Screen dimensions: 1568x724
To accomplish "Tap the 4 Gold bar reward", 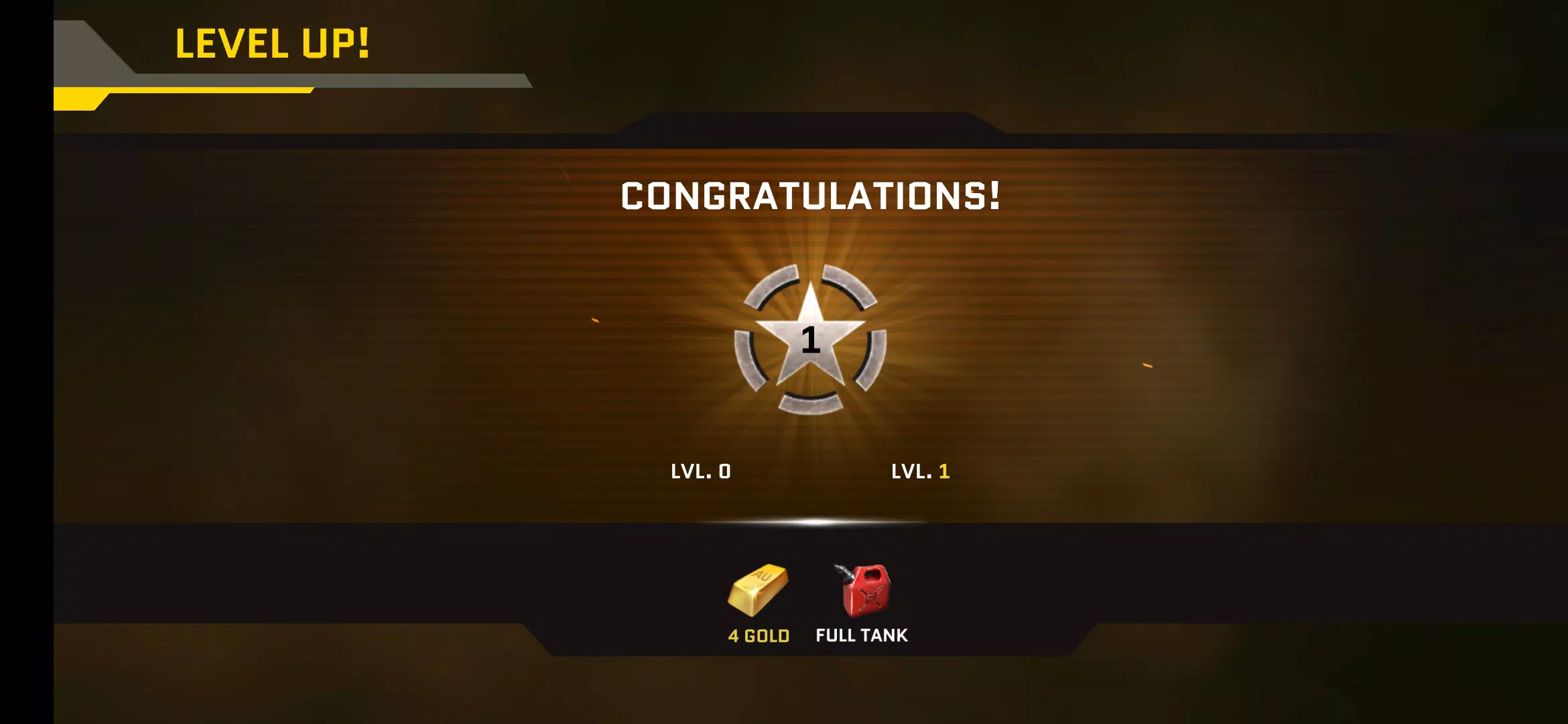I will (x=758, y=591).
